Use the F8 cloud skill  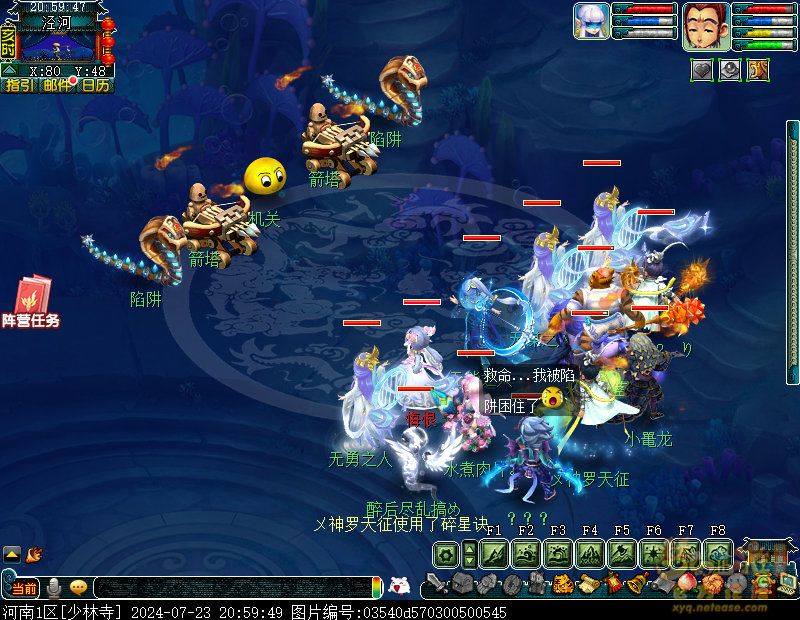pyautogui.click(x=717, y=553)
